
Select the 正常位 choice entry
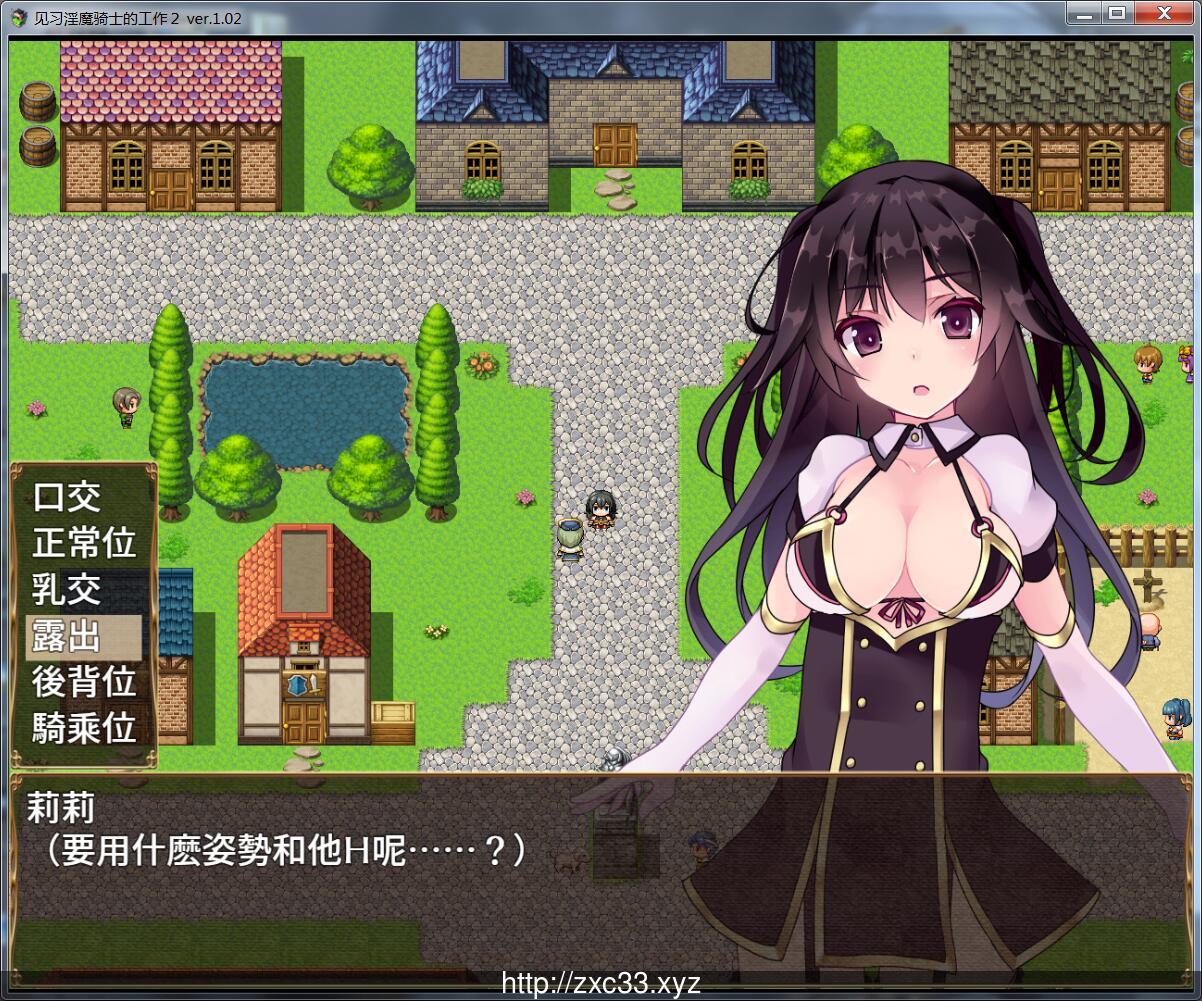[x=84, y=543]
